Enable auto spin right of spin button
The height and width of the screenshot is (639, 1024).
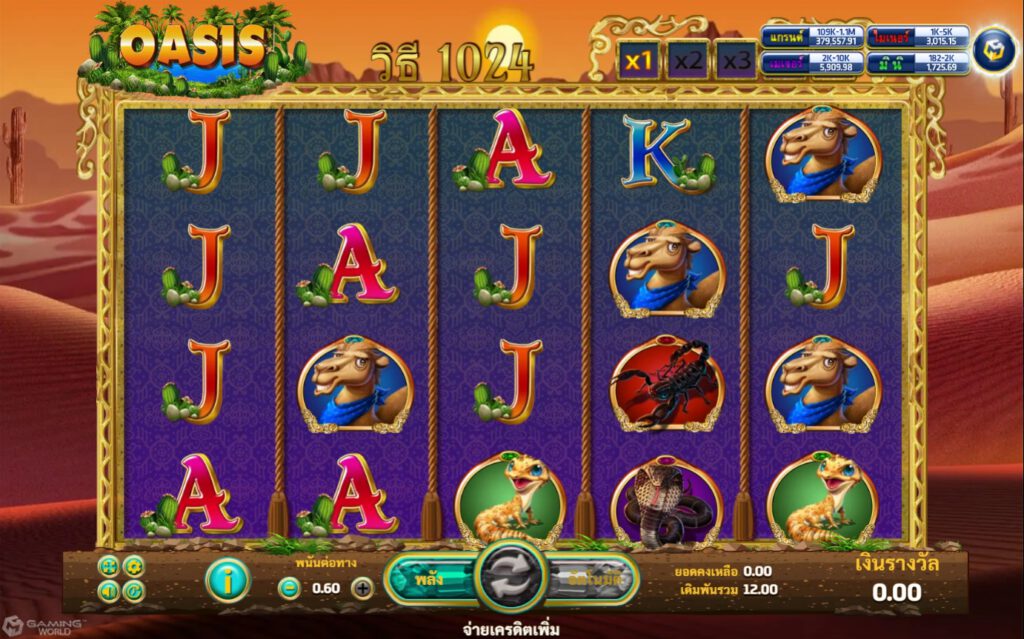coord(593,578)
